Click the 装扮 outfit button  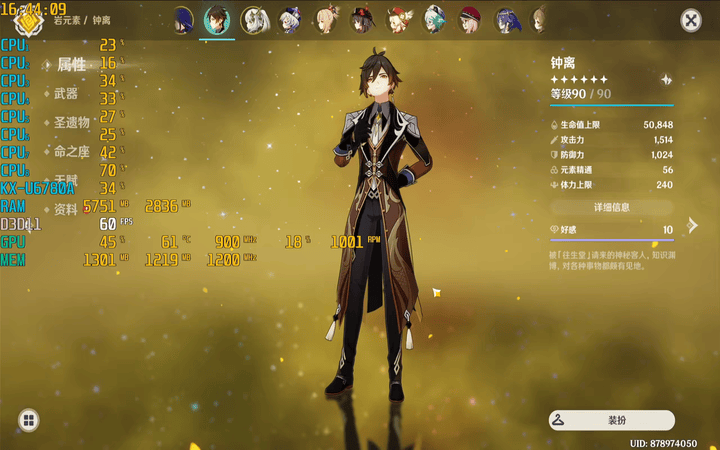coord(611,421)
